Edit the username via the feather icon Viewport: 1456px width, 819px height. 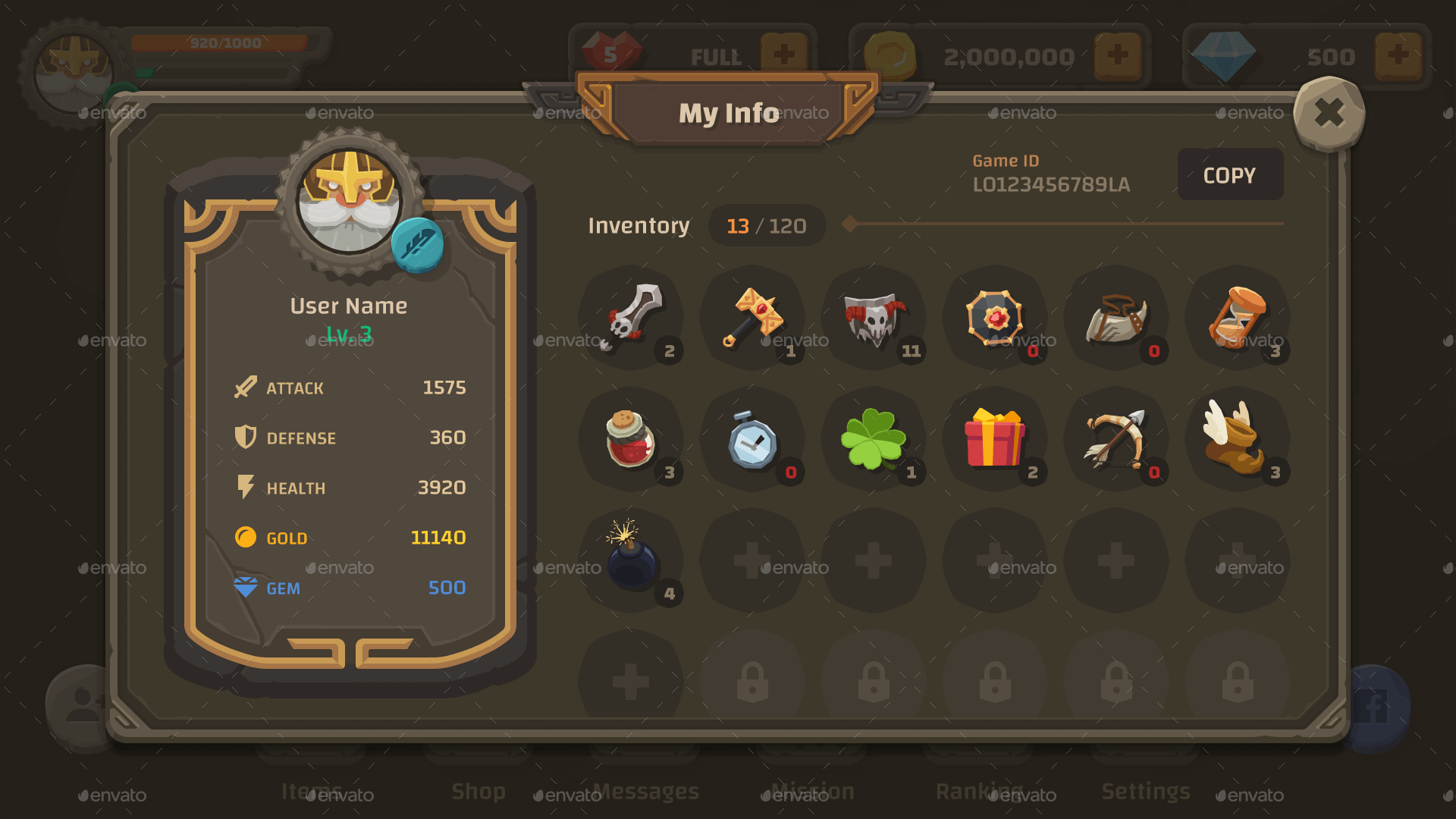tap(419, 245)
